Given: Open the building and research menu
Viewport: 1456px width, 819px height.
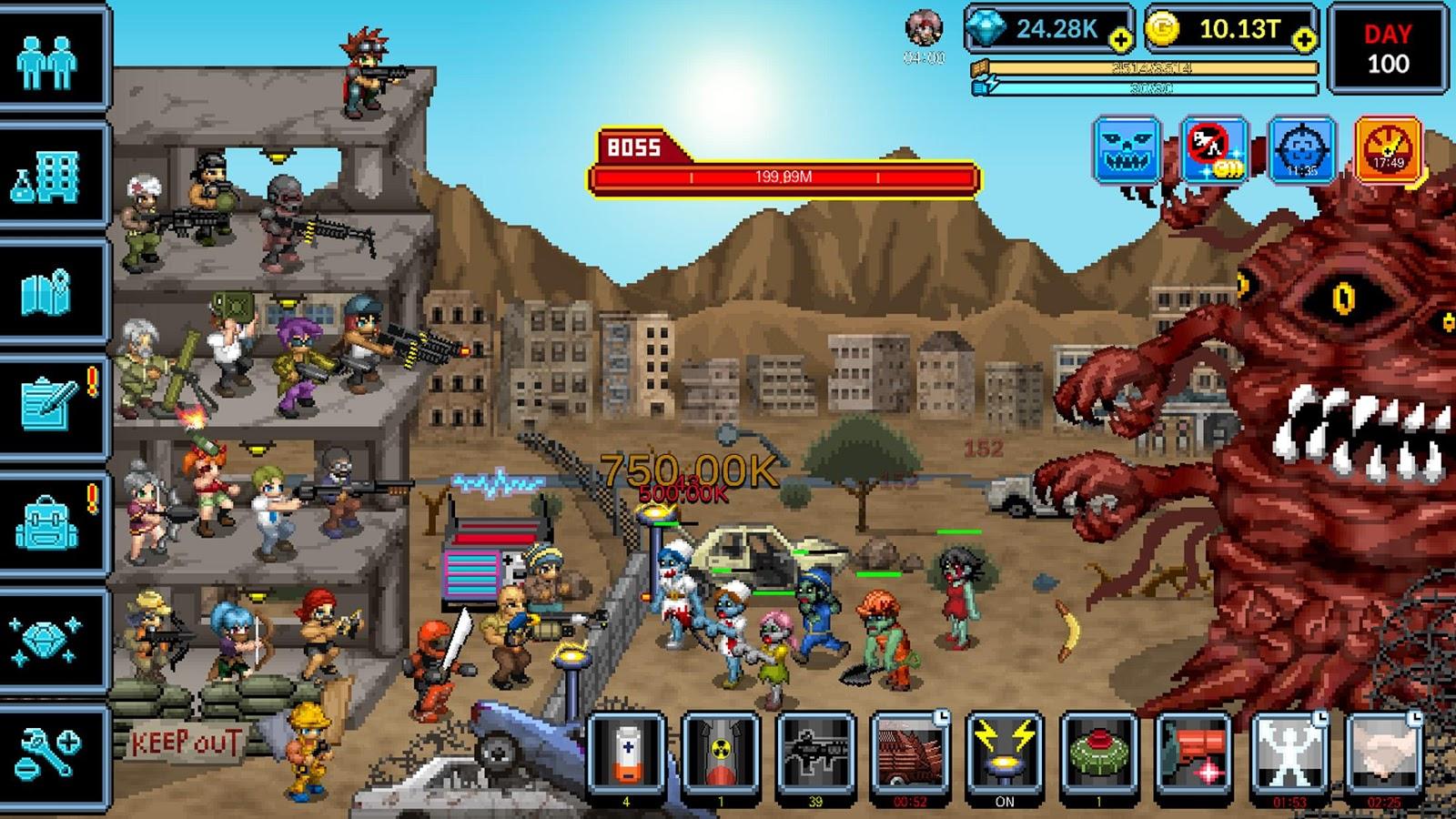Looking at the screenshot, I should pyautogui.click(x=47, y=177).
